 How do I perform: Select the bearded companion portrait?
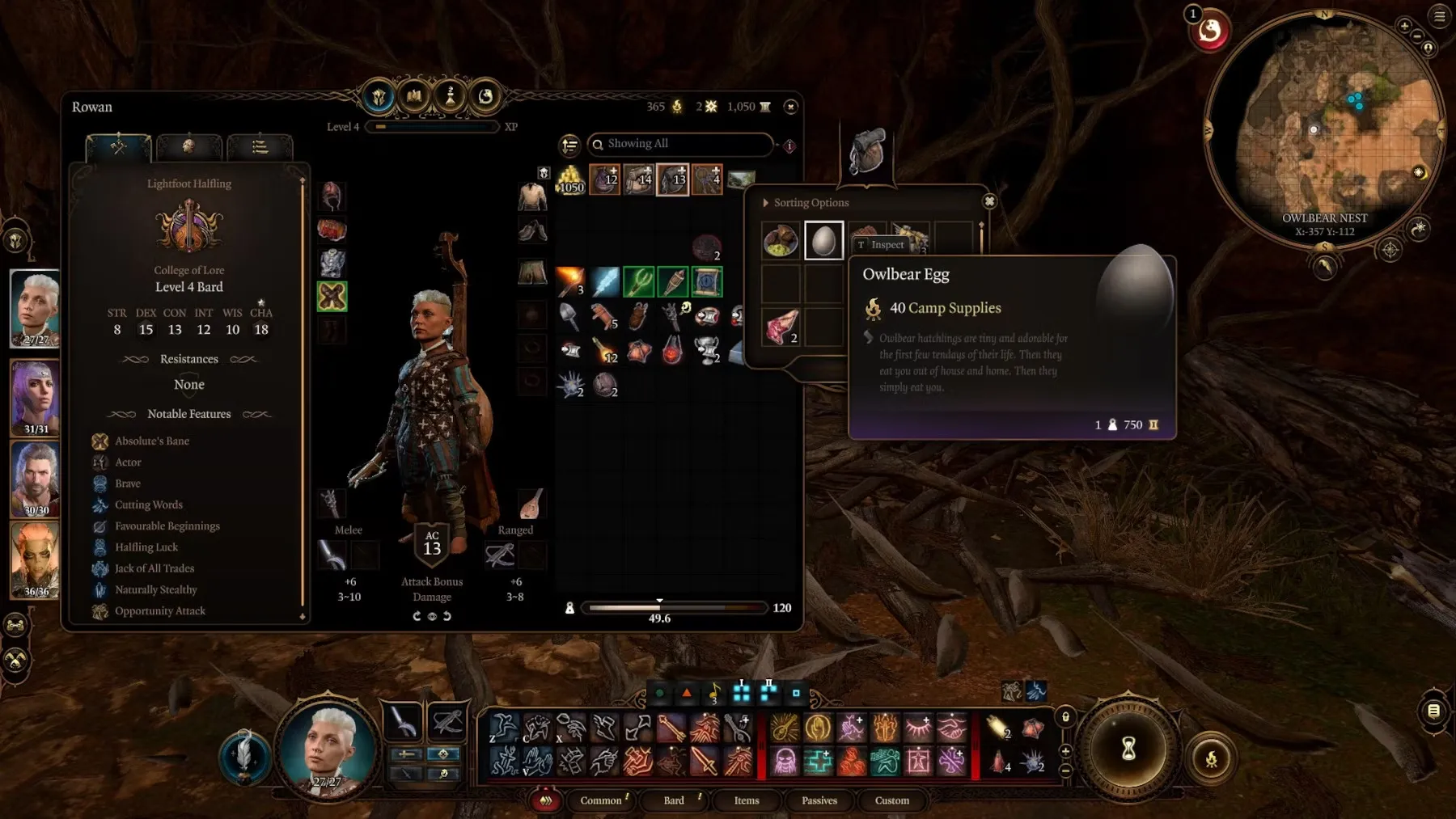coord(35,478)
